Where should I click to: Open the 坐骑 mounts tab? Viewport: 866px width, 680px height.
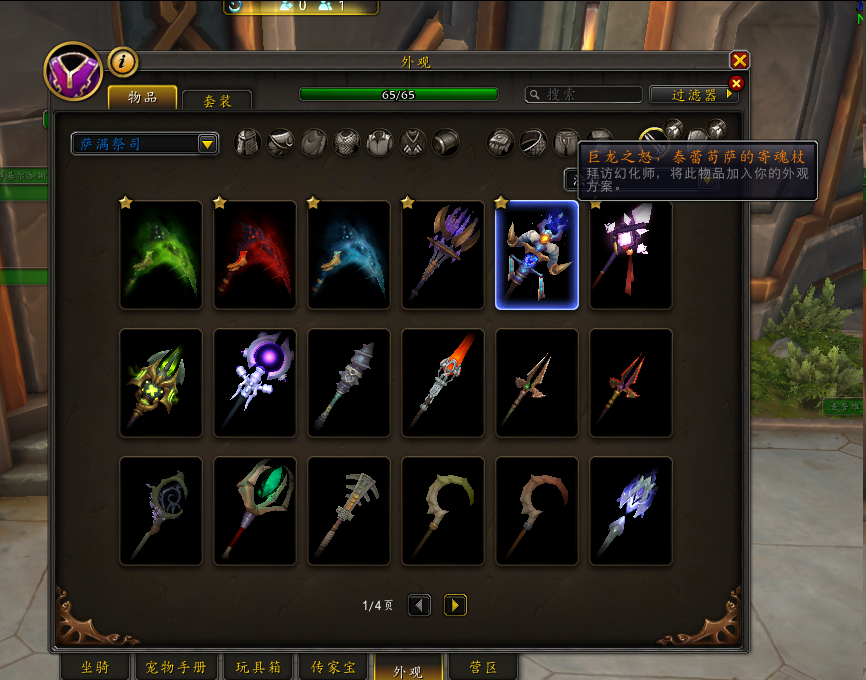tap(94, 667)
